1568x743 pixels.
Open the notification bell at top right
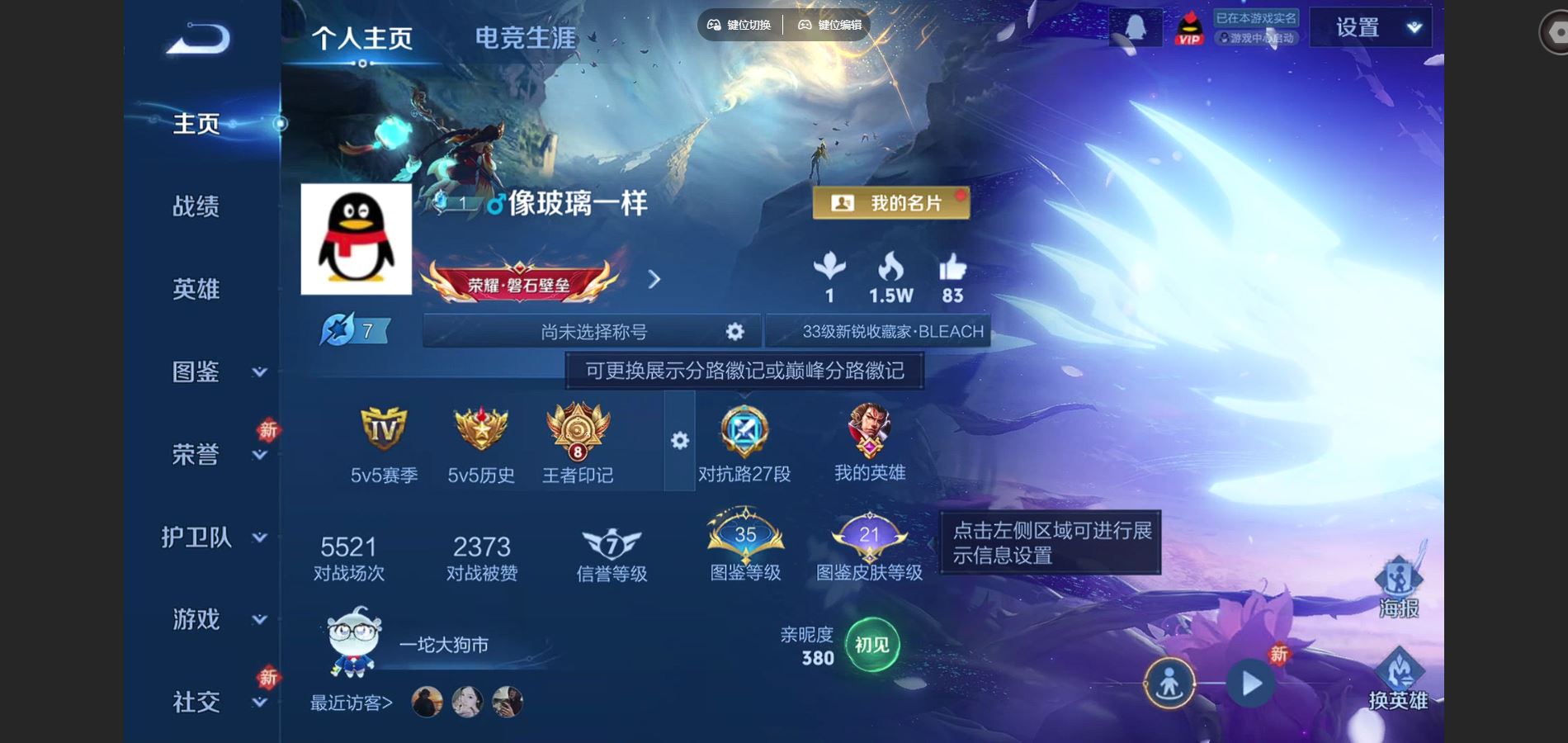point(1137,26)
